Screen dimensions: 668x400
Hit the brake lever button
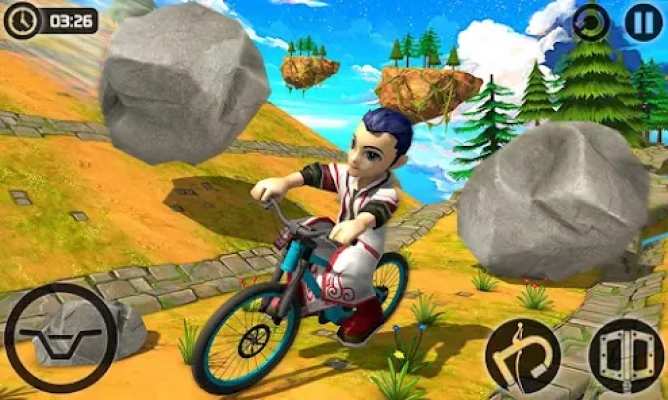click(x=523, y=355)
